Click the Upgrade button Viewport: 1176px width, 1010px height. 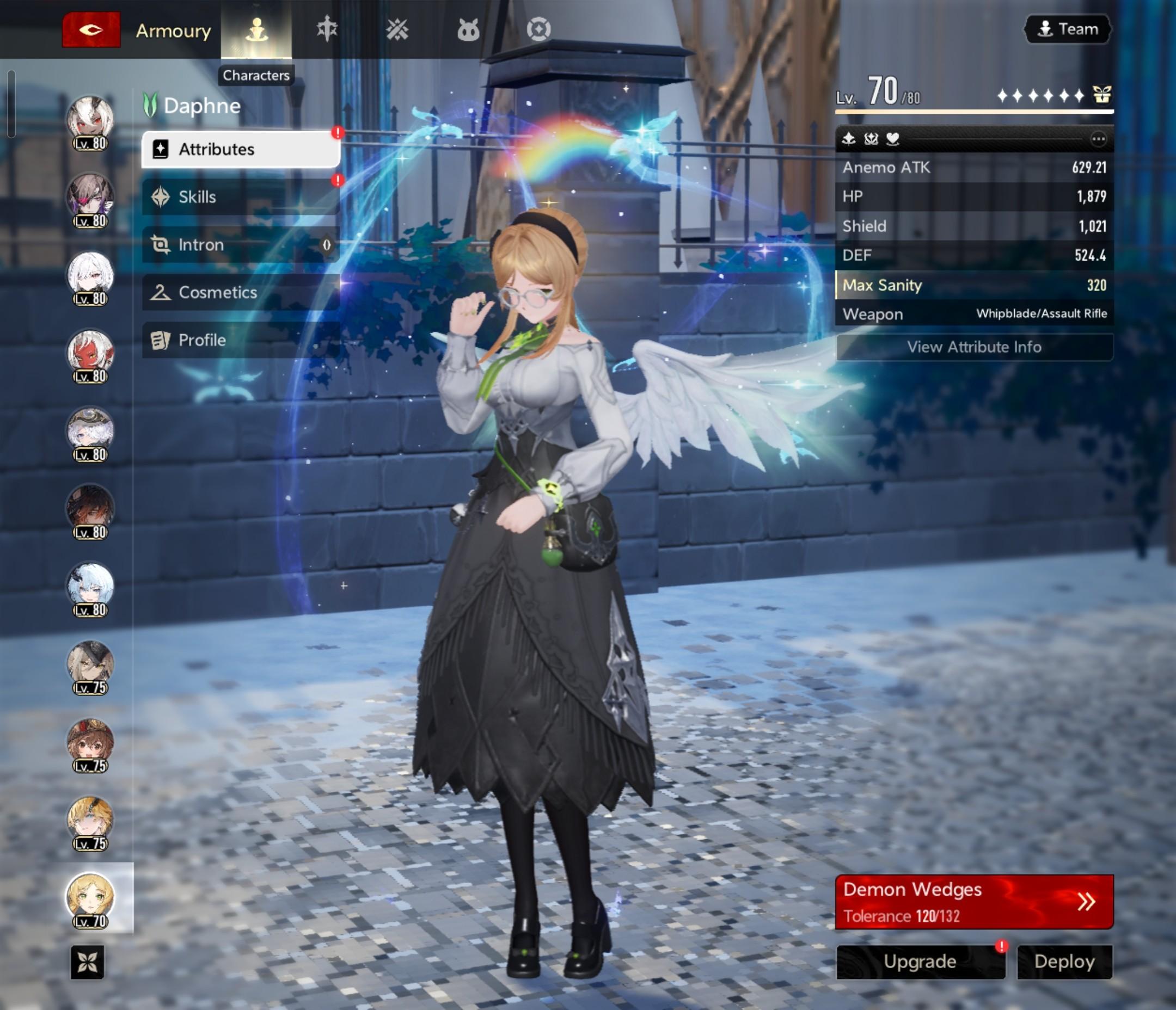point(920,961)
